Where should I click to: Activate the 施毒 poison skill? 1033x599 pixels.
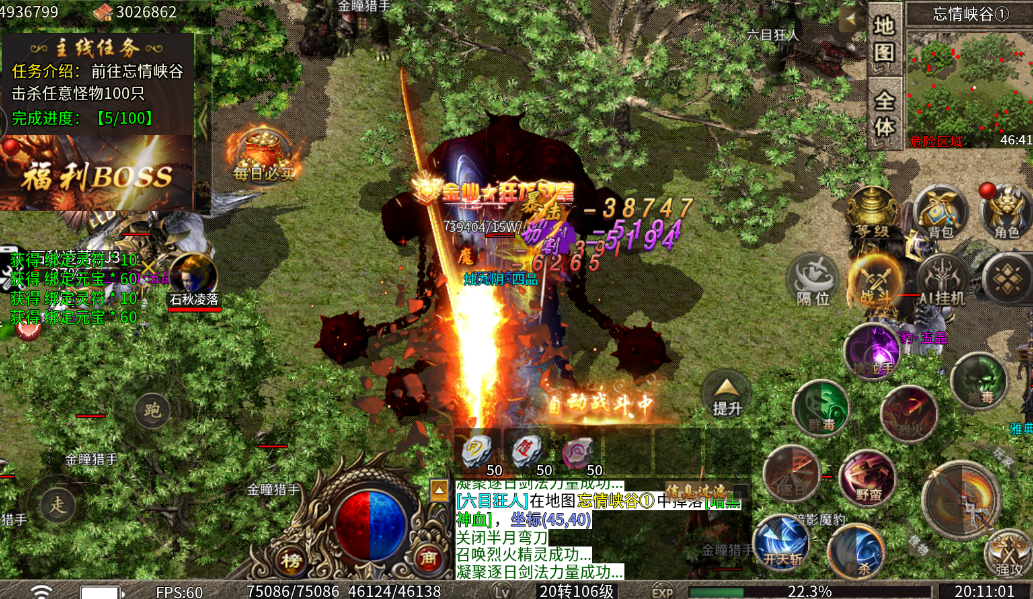point(978,382)
